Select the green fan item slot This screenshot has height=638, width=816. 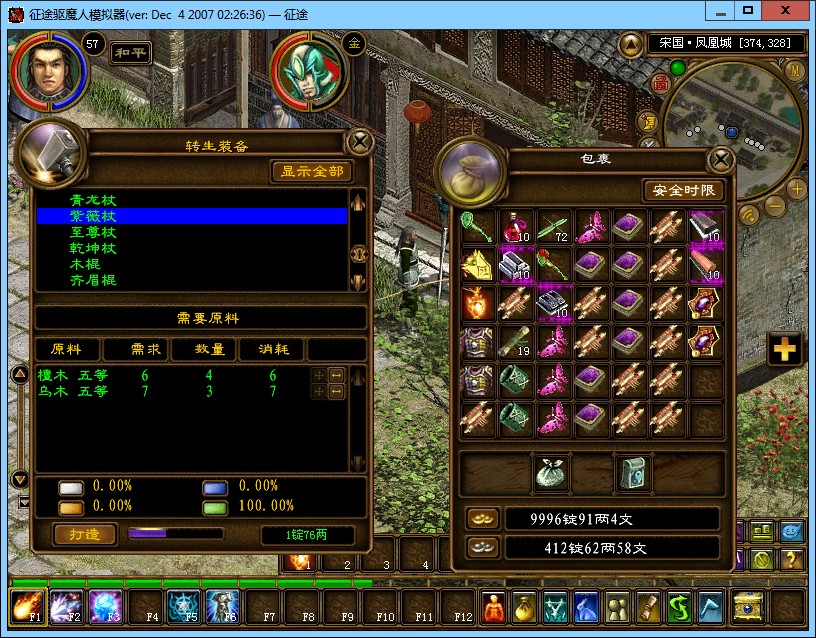coord(477,226)
